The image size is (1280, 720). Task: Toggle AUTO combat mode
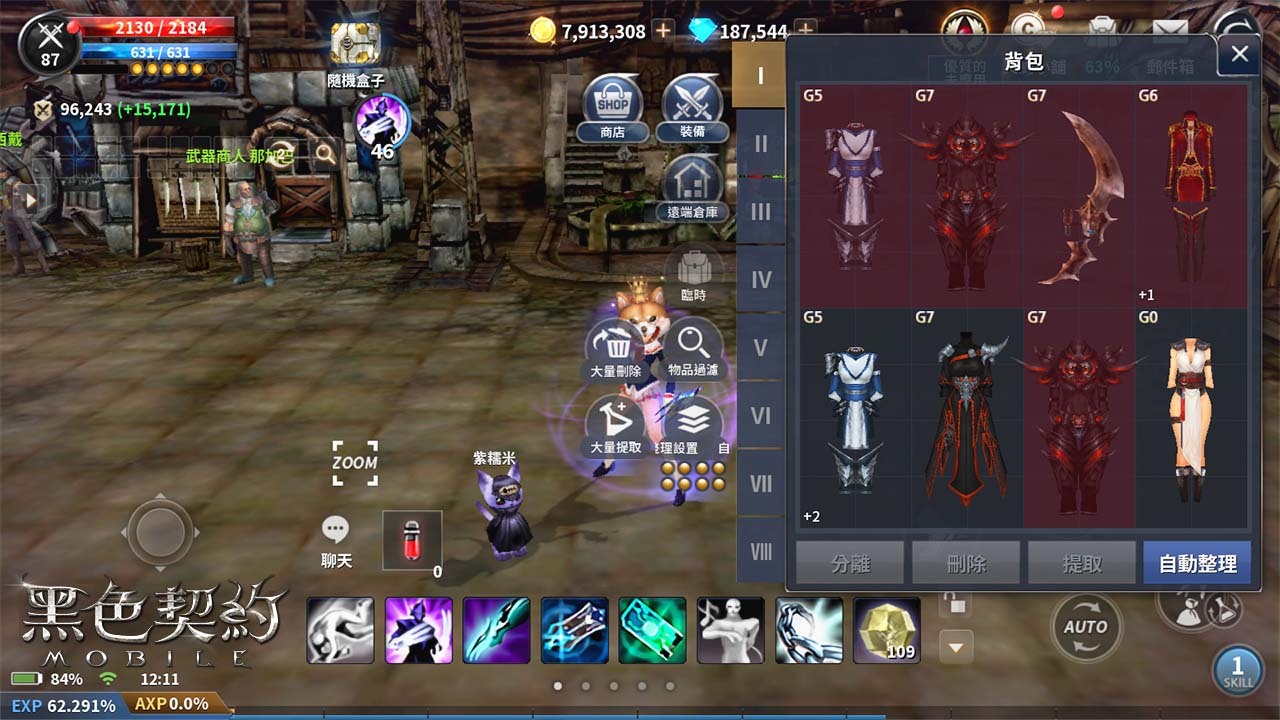(x=1086, y=628)
